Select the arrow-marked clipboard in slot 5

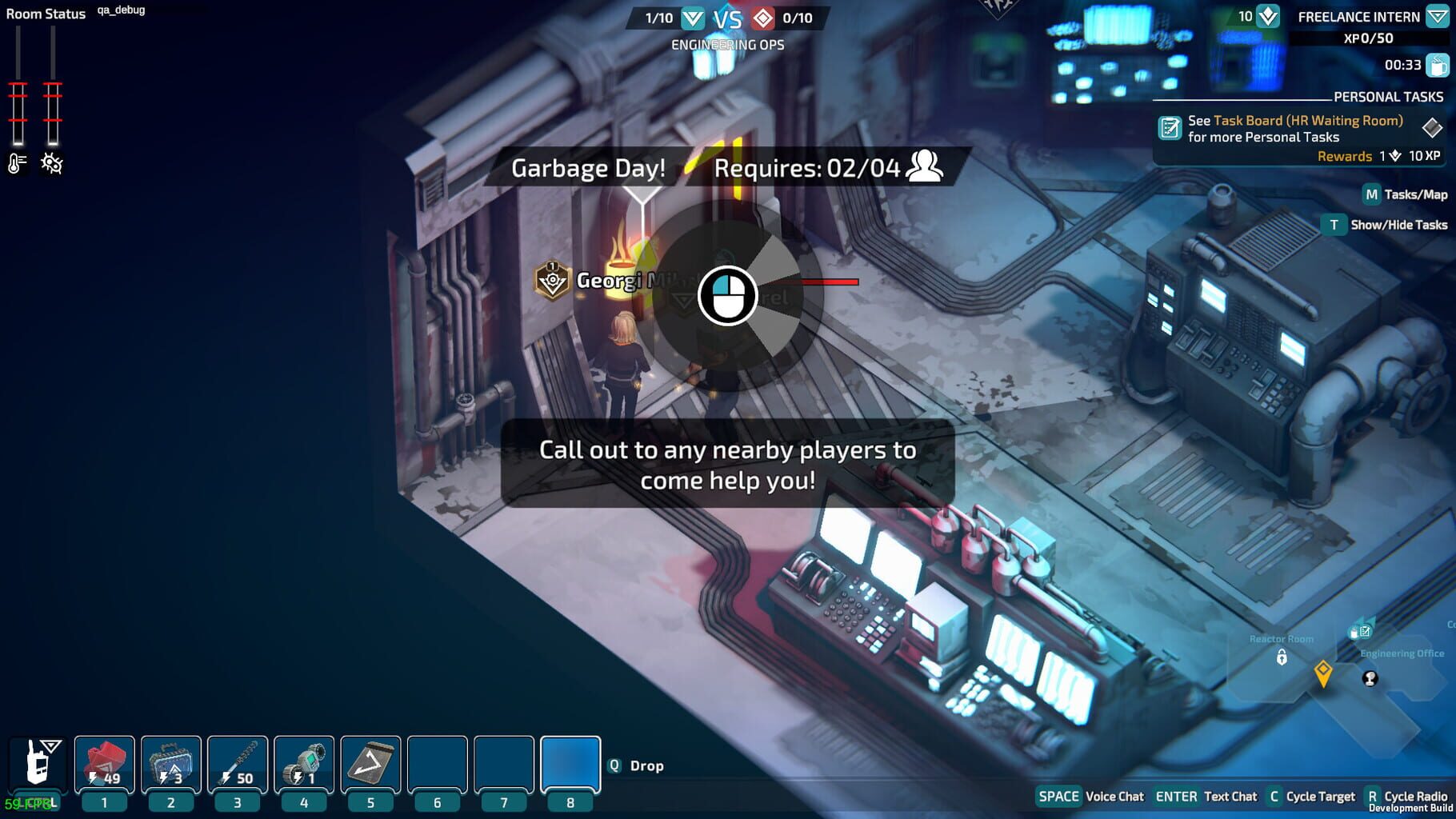click(370, 764)
